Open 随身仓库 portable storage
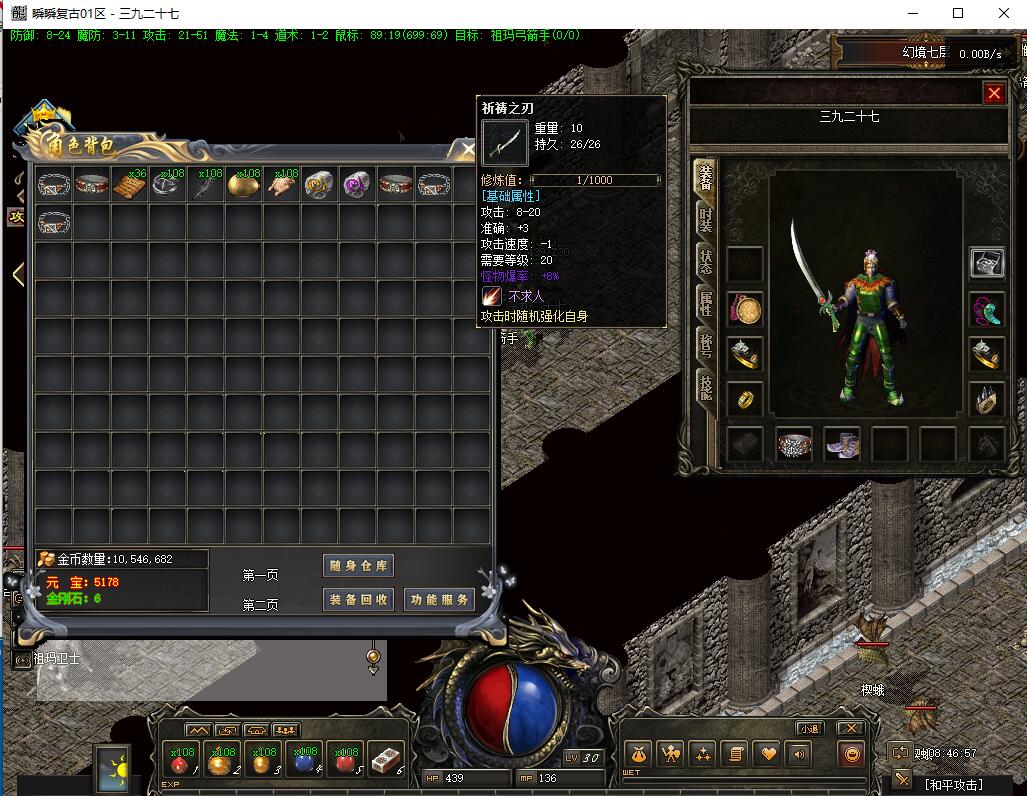This screenshot has width=1027, height=796. (359, 566)
